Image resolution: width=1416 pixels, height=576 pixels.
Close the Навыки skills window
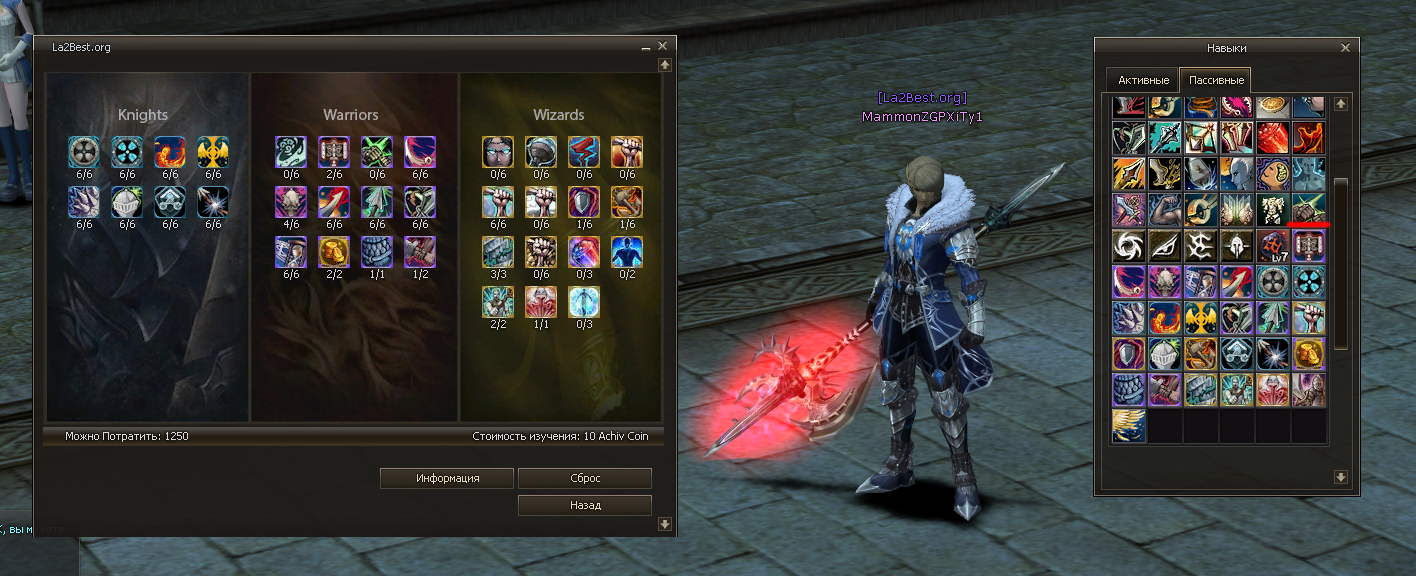tap(1344, 47)
